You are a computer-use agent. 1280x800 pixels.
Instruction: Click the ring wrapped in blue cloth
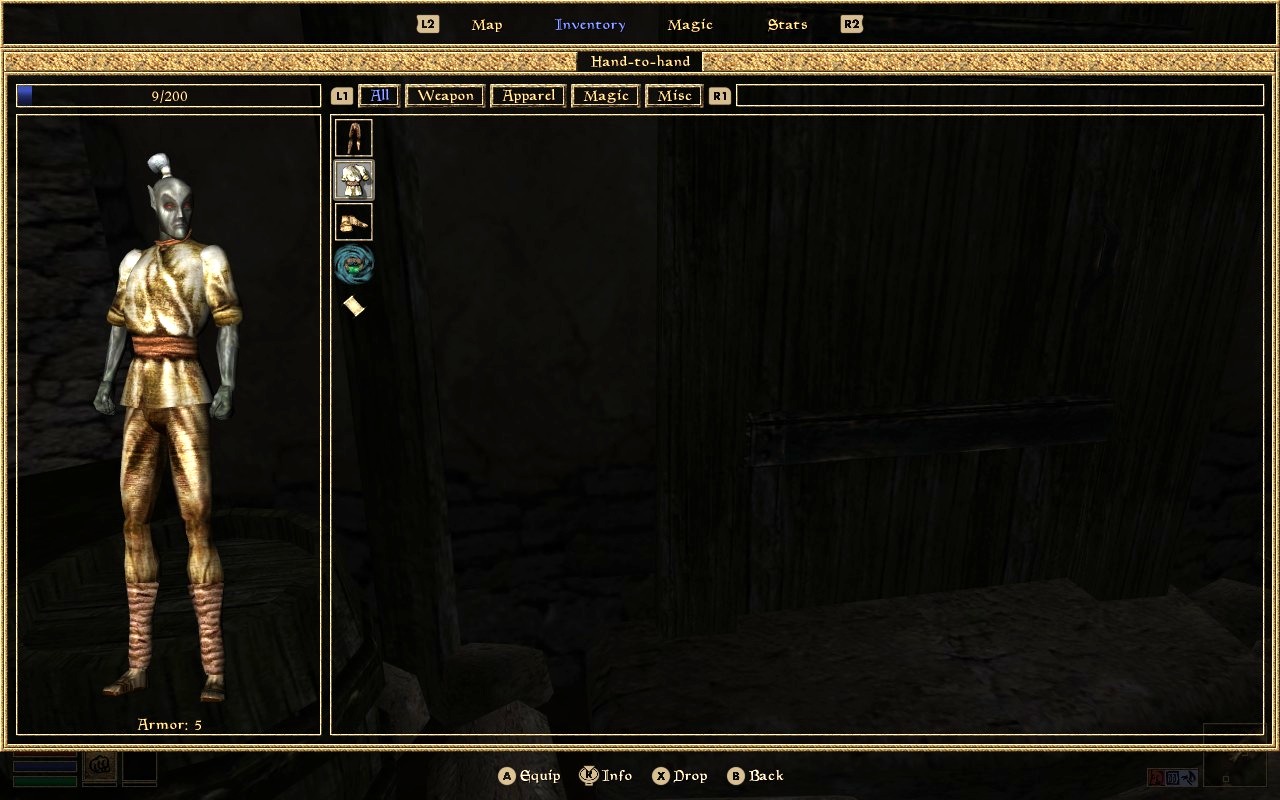click(354, 263)
